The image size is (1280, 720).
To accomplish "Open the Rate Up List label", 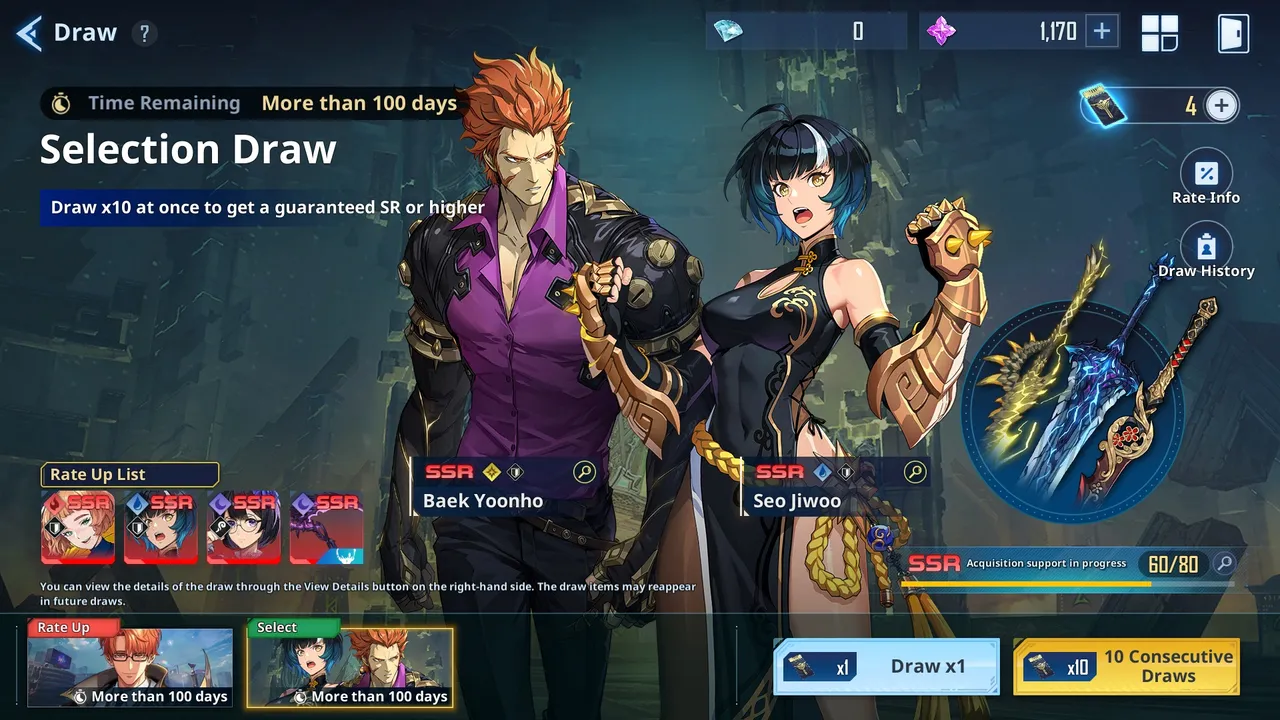I will click(x=129, y=474).
